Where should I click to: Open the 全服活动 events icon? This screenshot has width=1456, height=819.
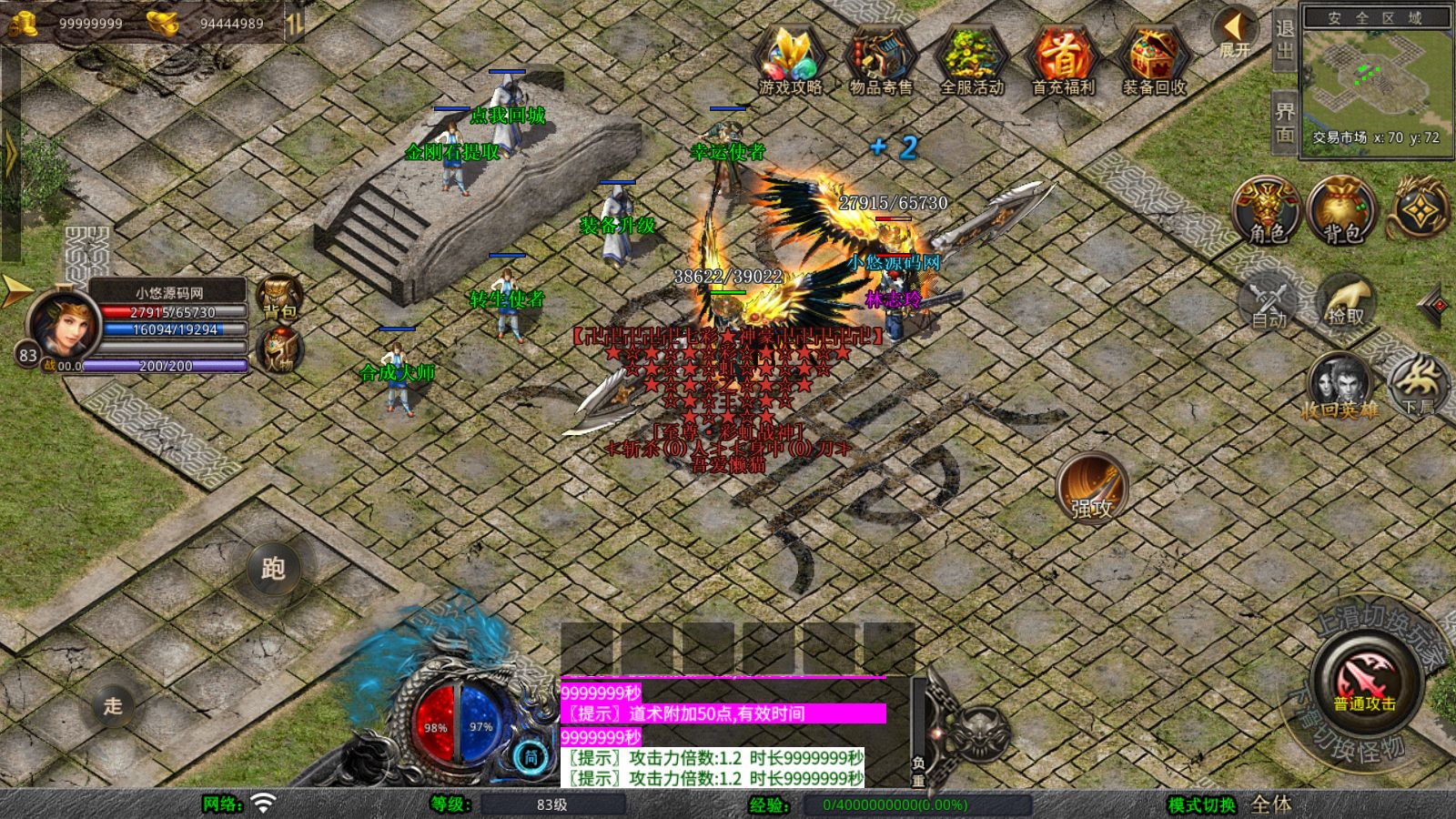tap(971, 58)
